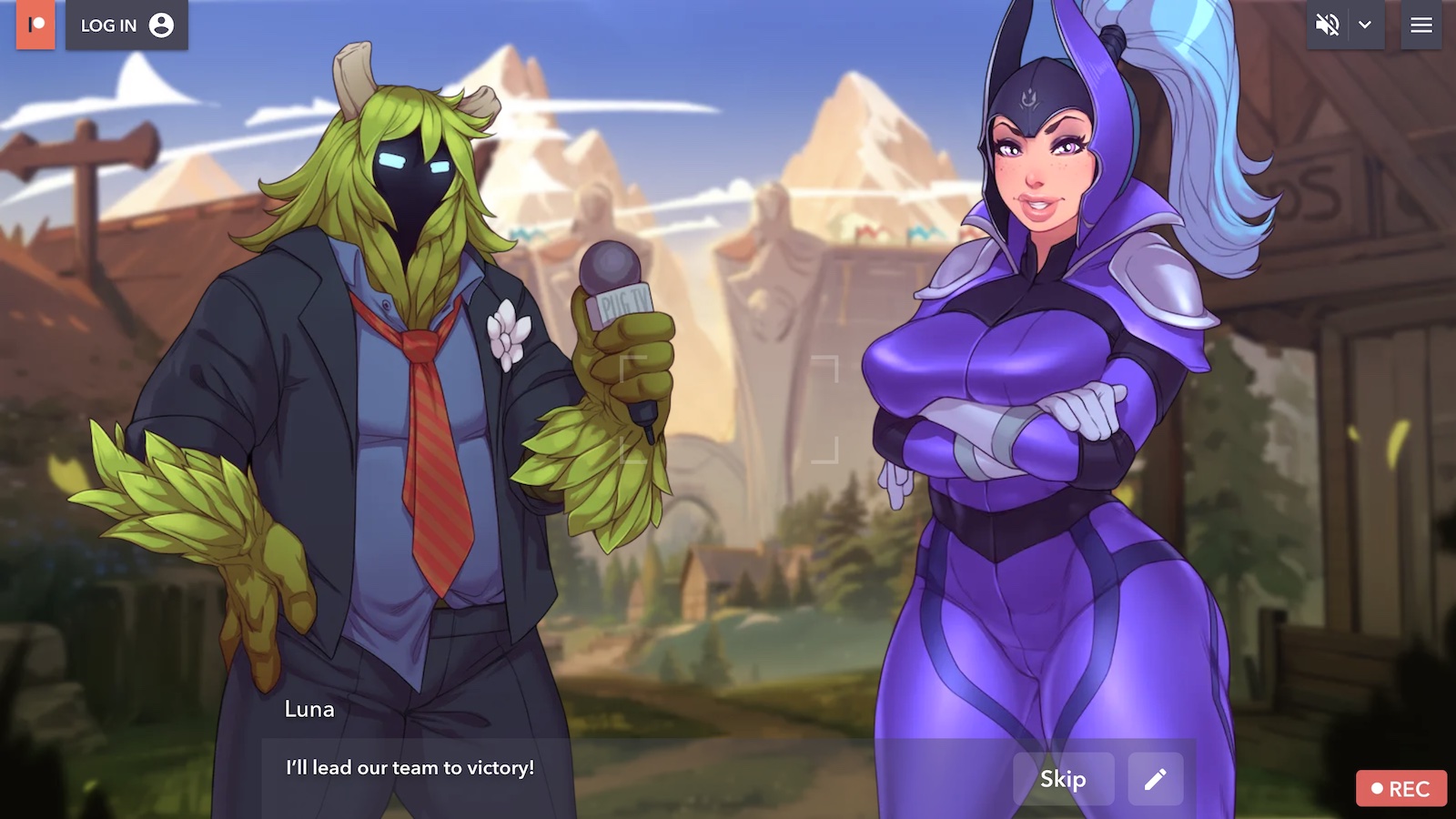Expand the audio dropdown arrow
Viewport: 1456px width, 819px height.
point(1365,25)
